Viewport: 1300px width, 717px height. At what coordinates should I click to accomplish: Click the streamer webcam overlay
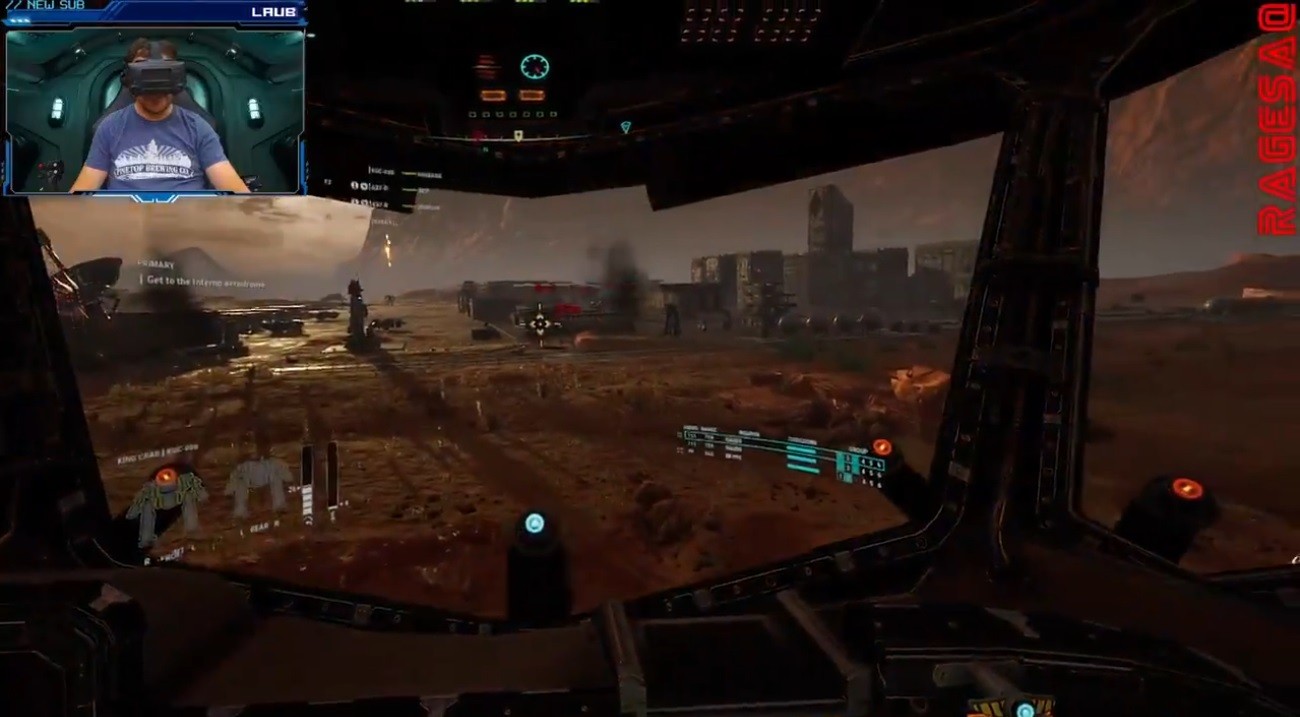pyautogui.click(x=155, y=110)
